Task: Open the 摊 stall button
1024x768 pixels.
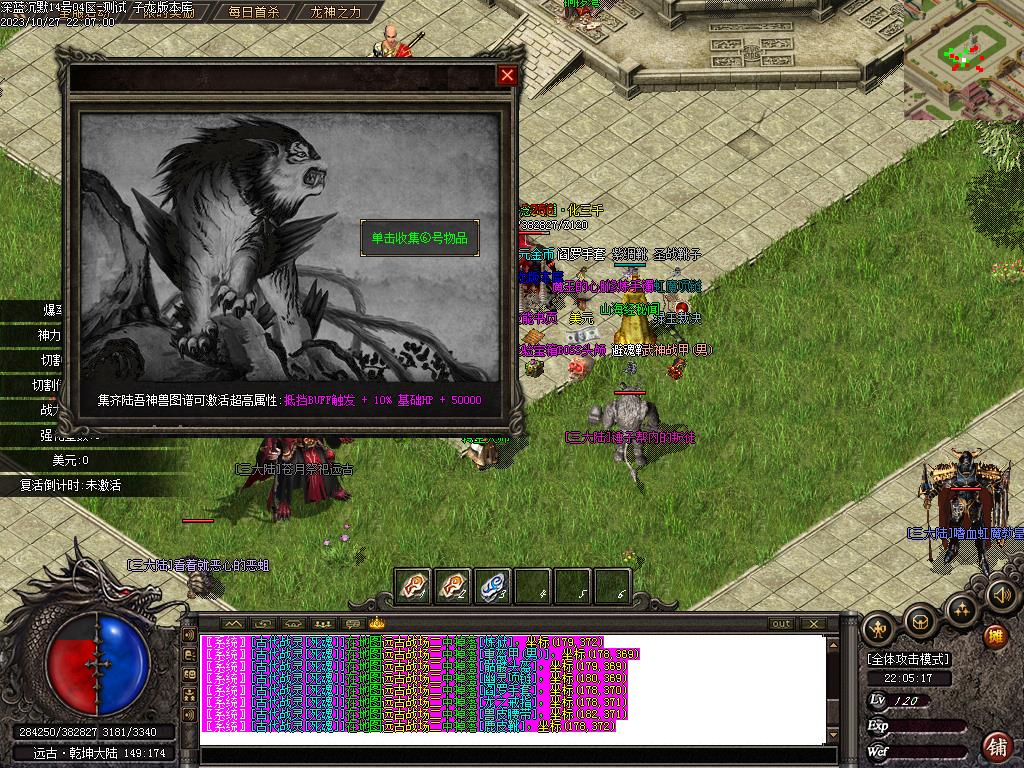Action: coord(995,635)
